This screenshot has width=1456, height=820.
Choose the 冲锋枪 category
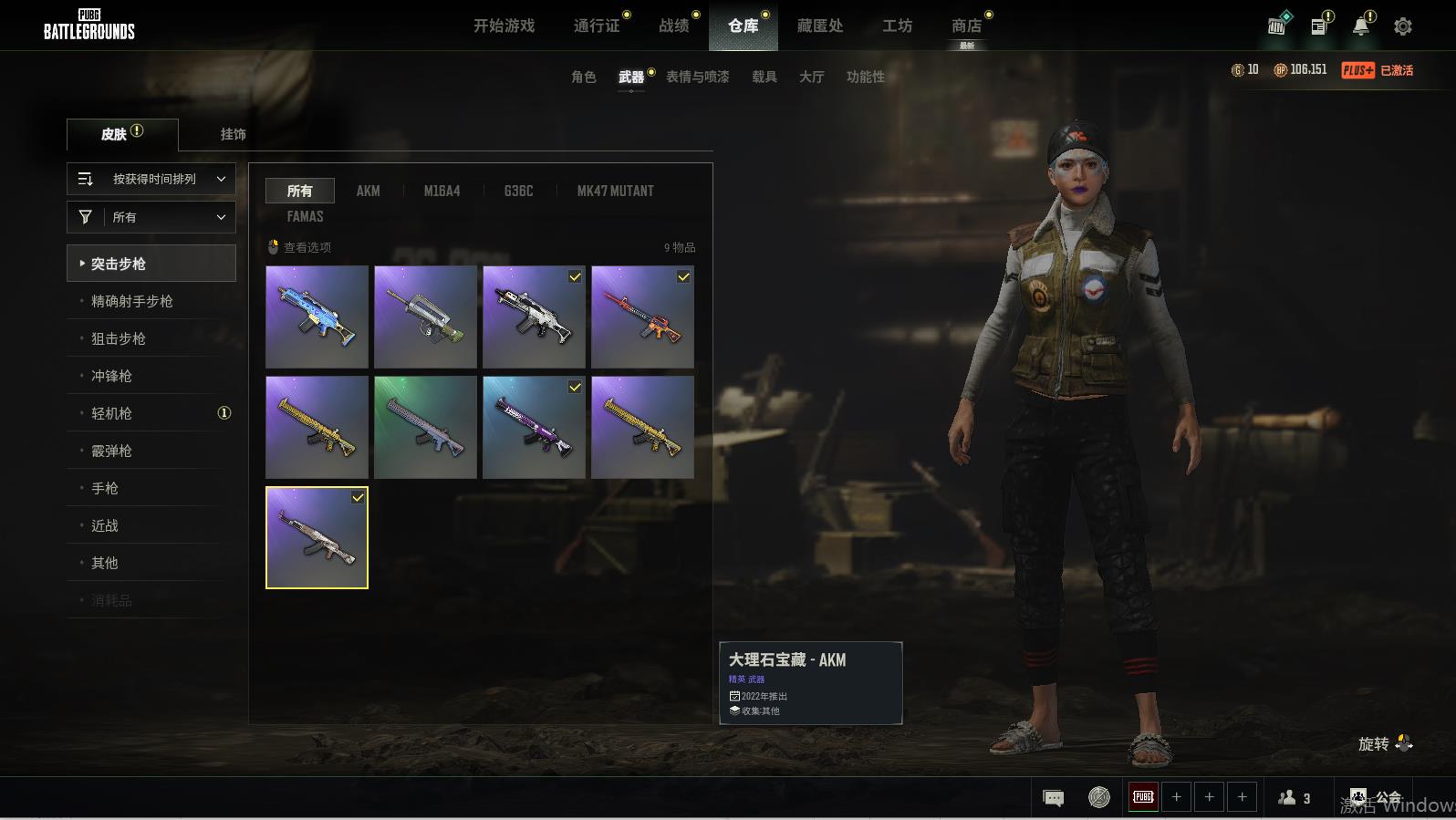coord(111,376)
